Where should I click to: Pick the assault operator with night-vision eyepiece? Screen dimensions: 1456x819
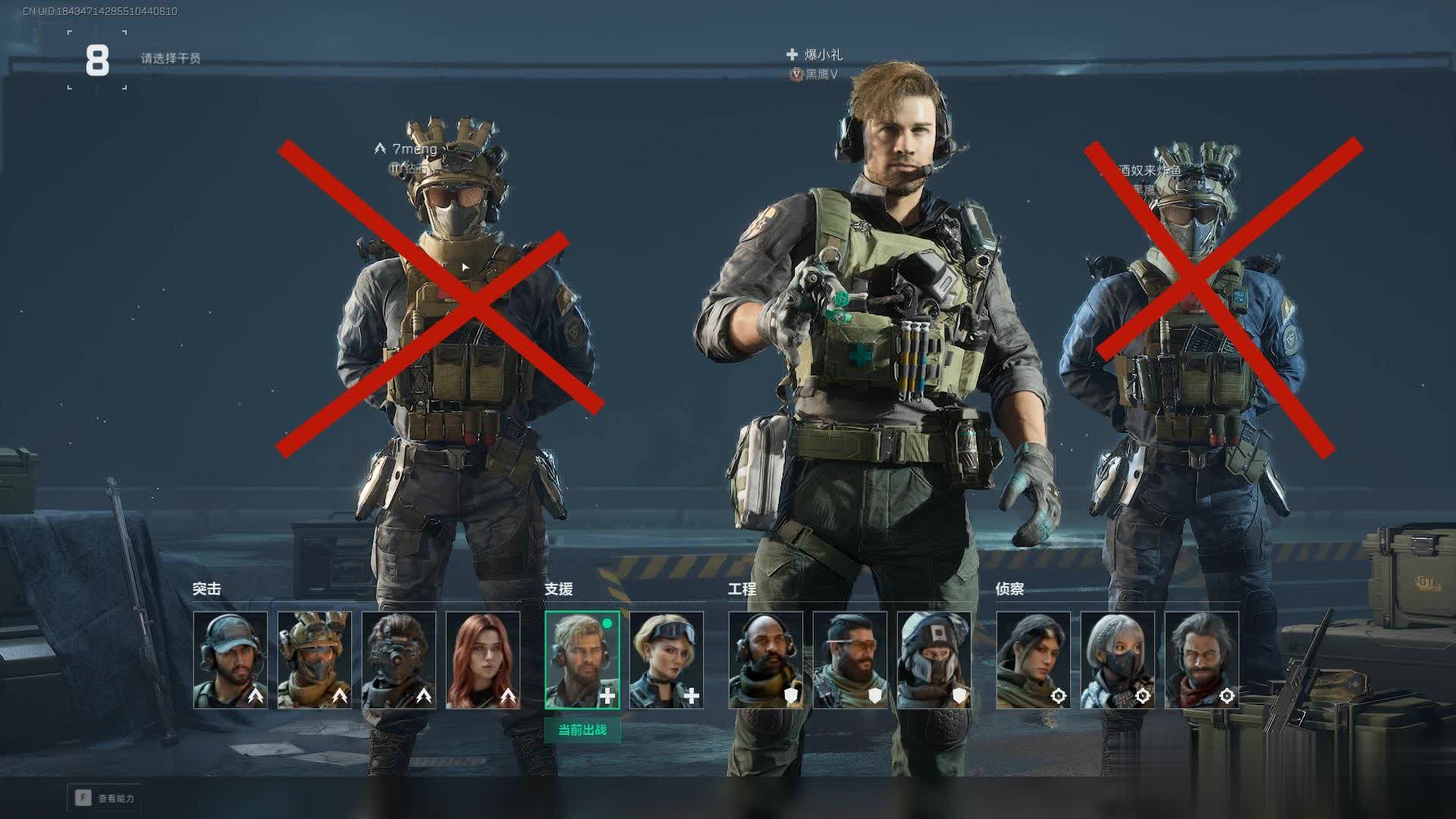click(x=399, y=661)
